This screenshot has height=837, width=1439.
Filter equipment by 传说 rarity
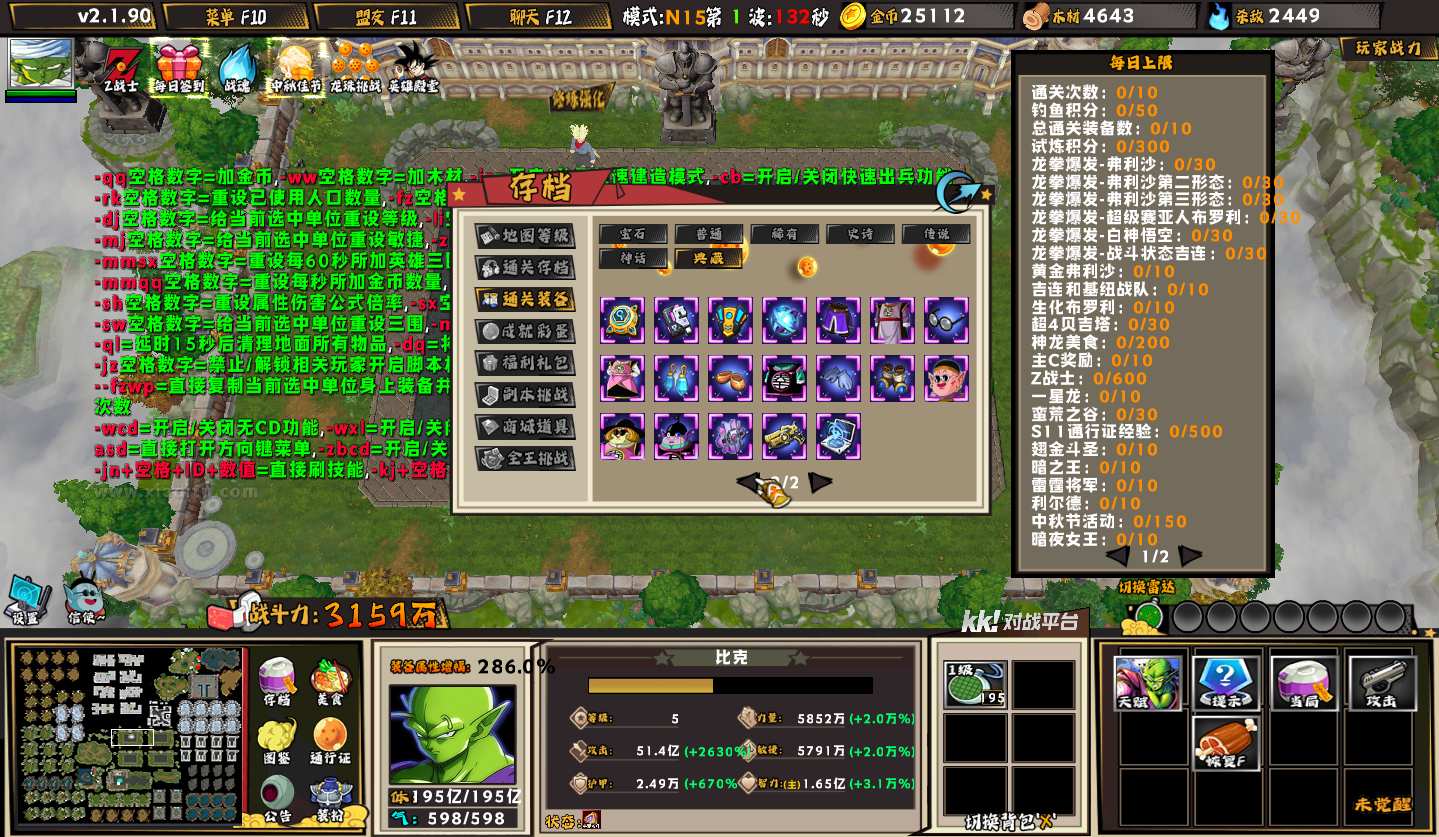tap(936, 234)
